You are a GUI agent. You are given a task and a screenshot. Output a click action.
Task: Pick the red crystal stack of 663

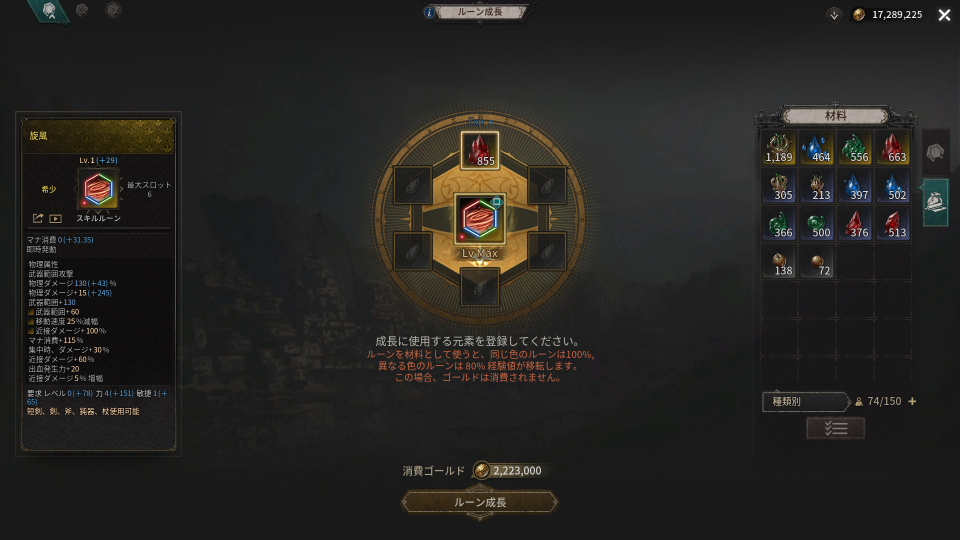pos(893,148)
